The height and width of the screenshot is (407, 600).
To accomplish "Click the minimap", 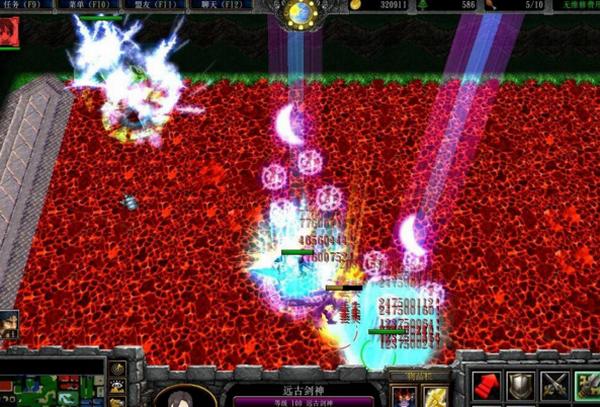I will (52, 382).
